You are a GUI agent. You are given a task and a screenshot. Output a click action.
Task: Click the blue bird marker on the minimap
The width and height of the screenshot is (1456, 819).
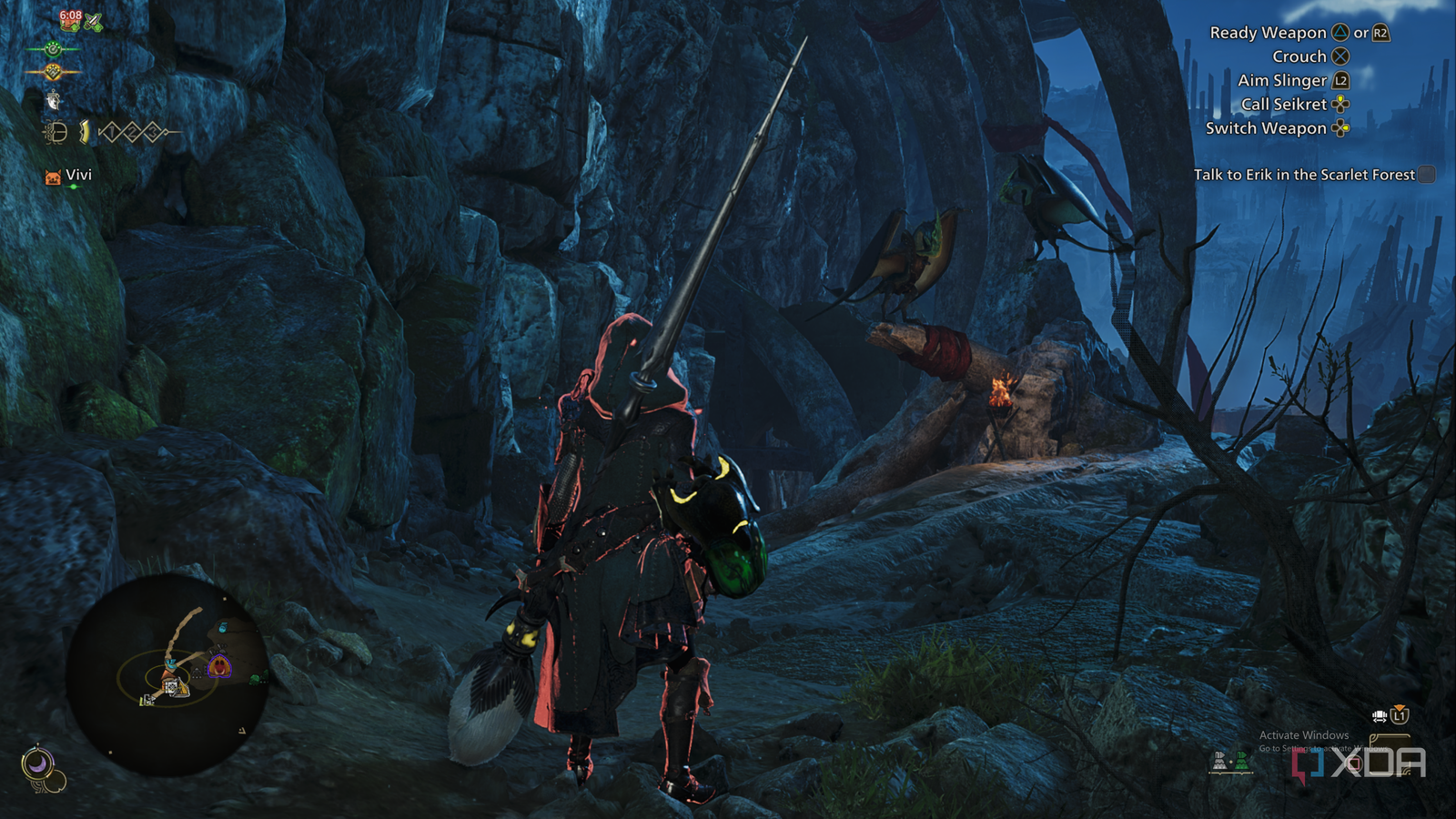coord(172,663)
